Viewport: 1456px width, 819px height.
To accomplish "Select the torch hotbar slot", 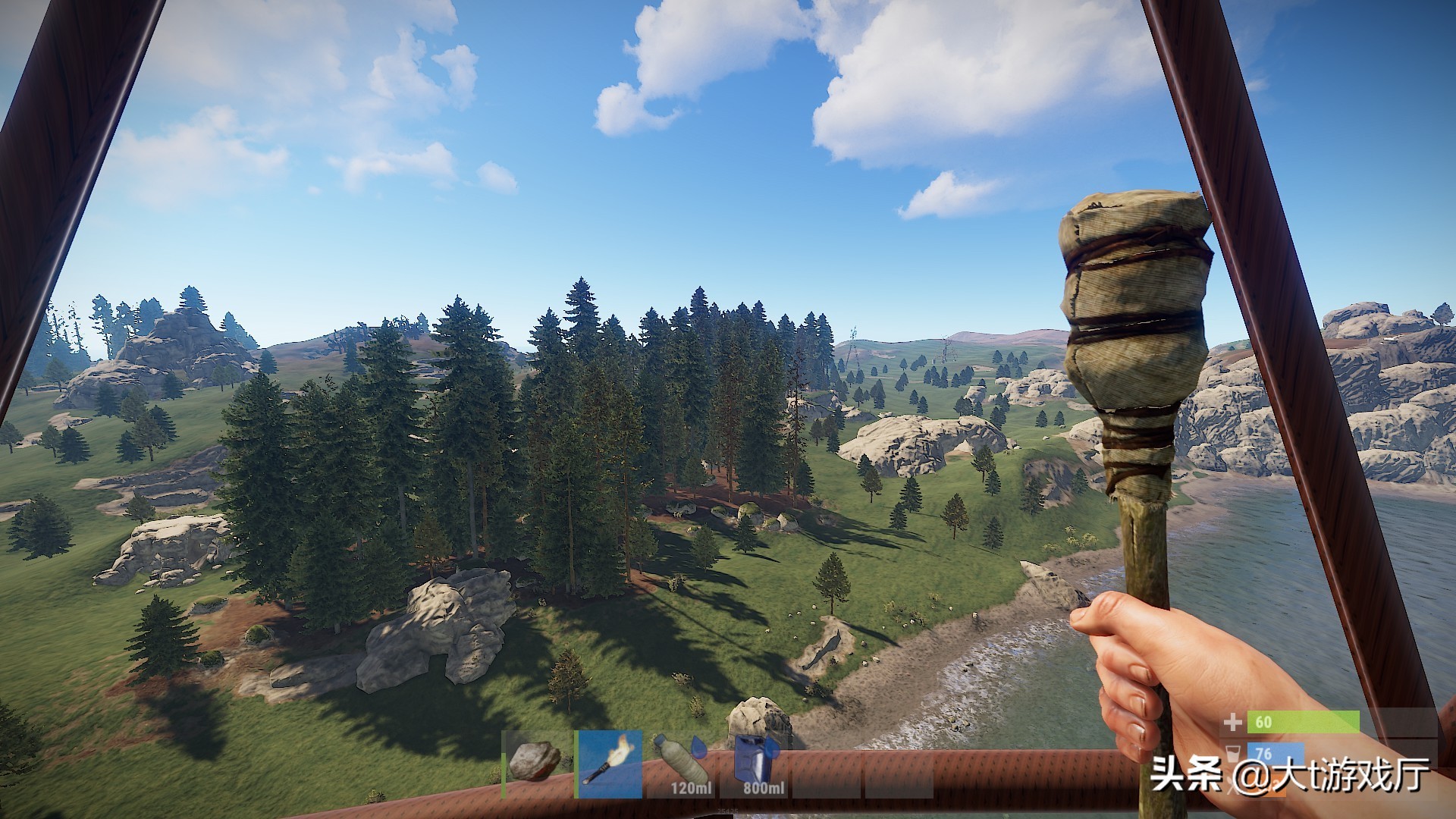I will [x=609, y=764].
